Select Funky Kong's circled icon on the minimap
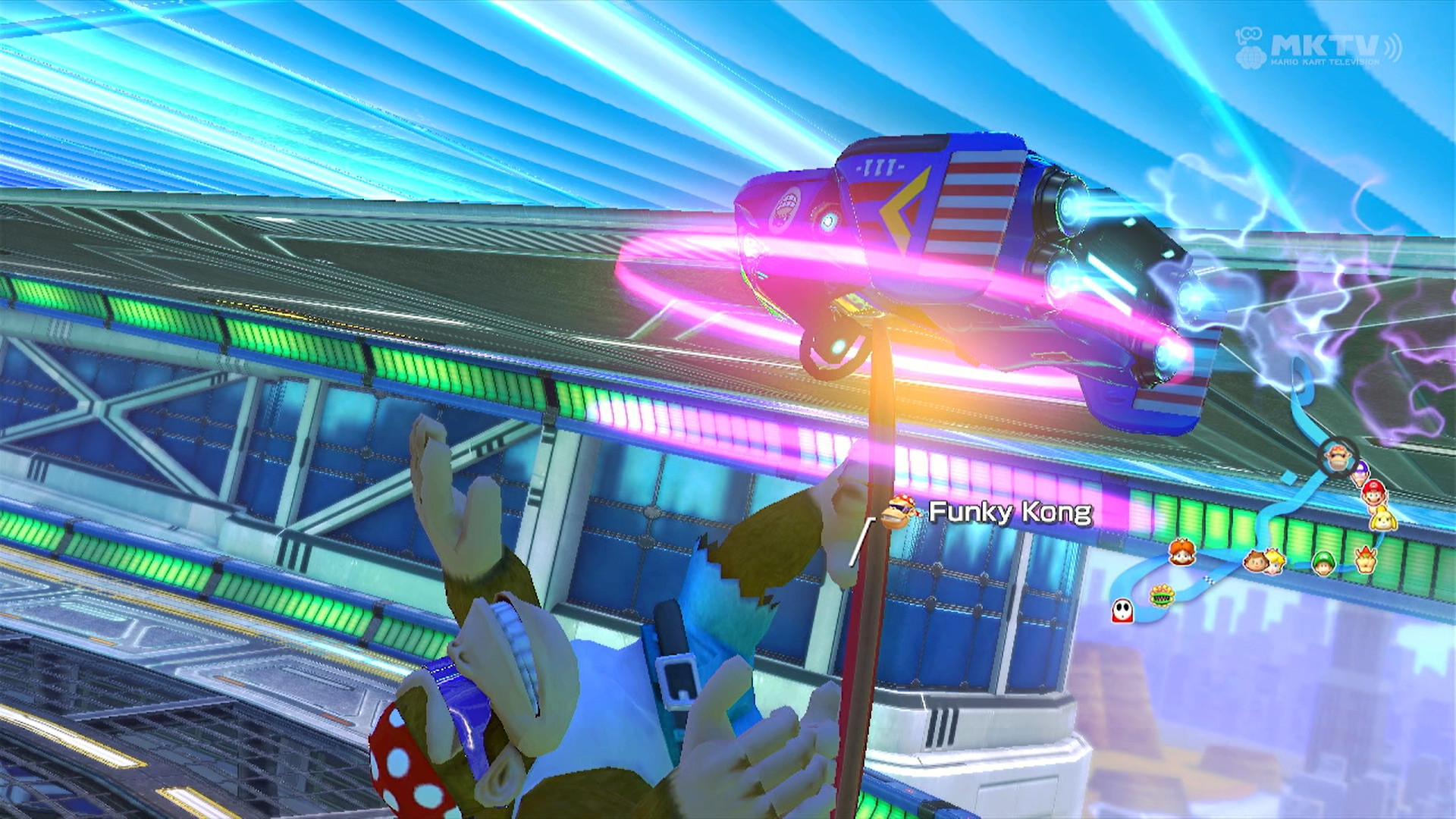This screenshot has width=1456, height=819. coord(1336,456)
